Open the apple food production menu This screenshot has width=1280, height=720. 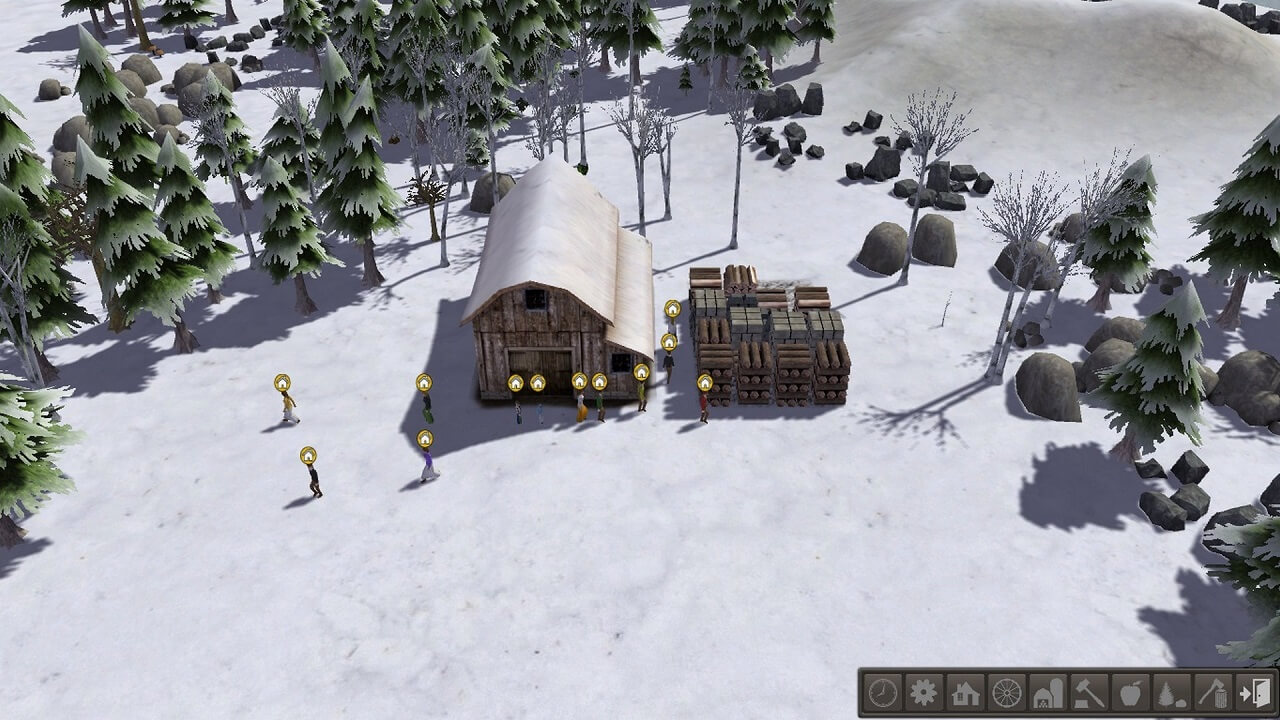[1131, 692]
